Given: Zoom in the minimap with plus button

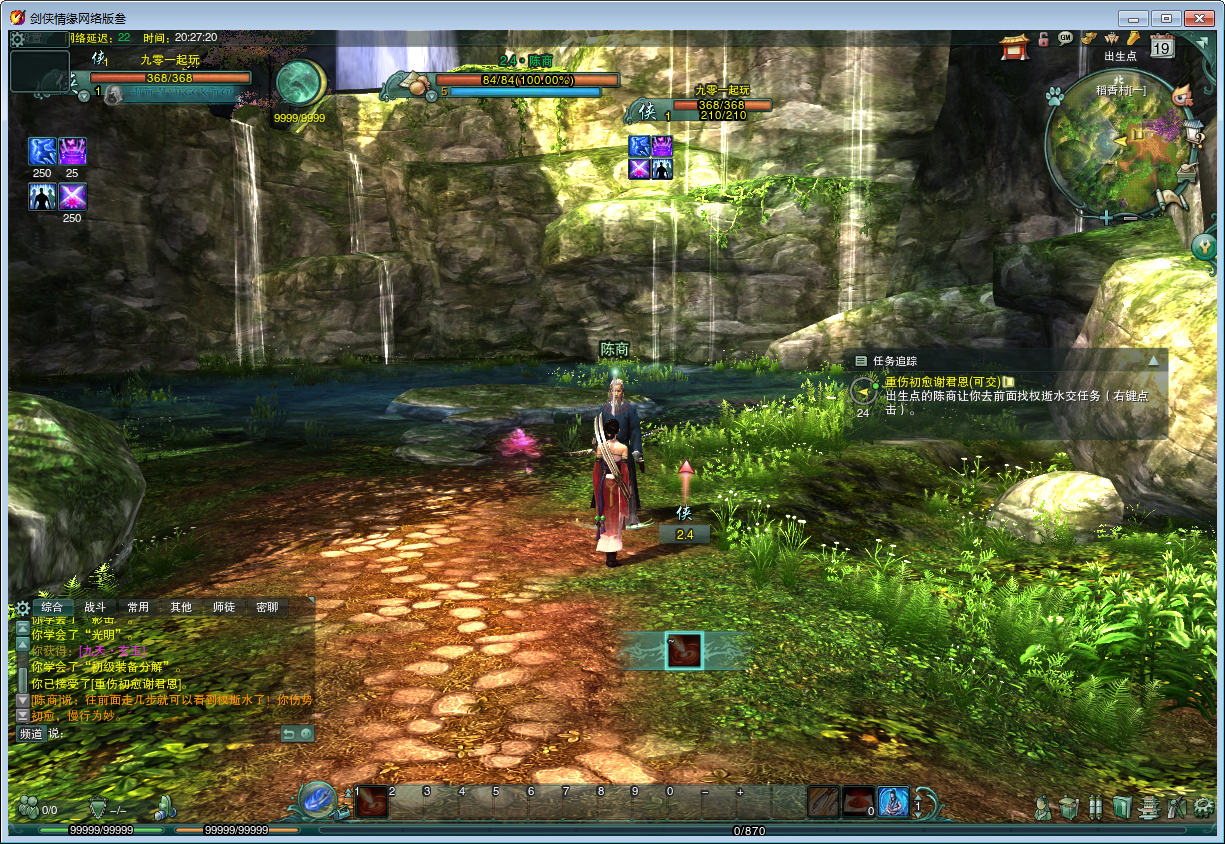Looking at the screenshot, I should tap(1107, 217).
